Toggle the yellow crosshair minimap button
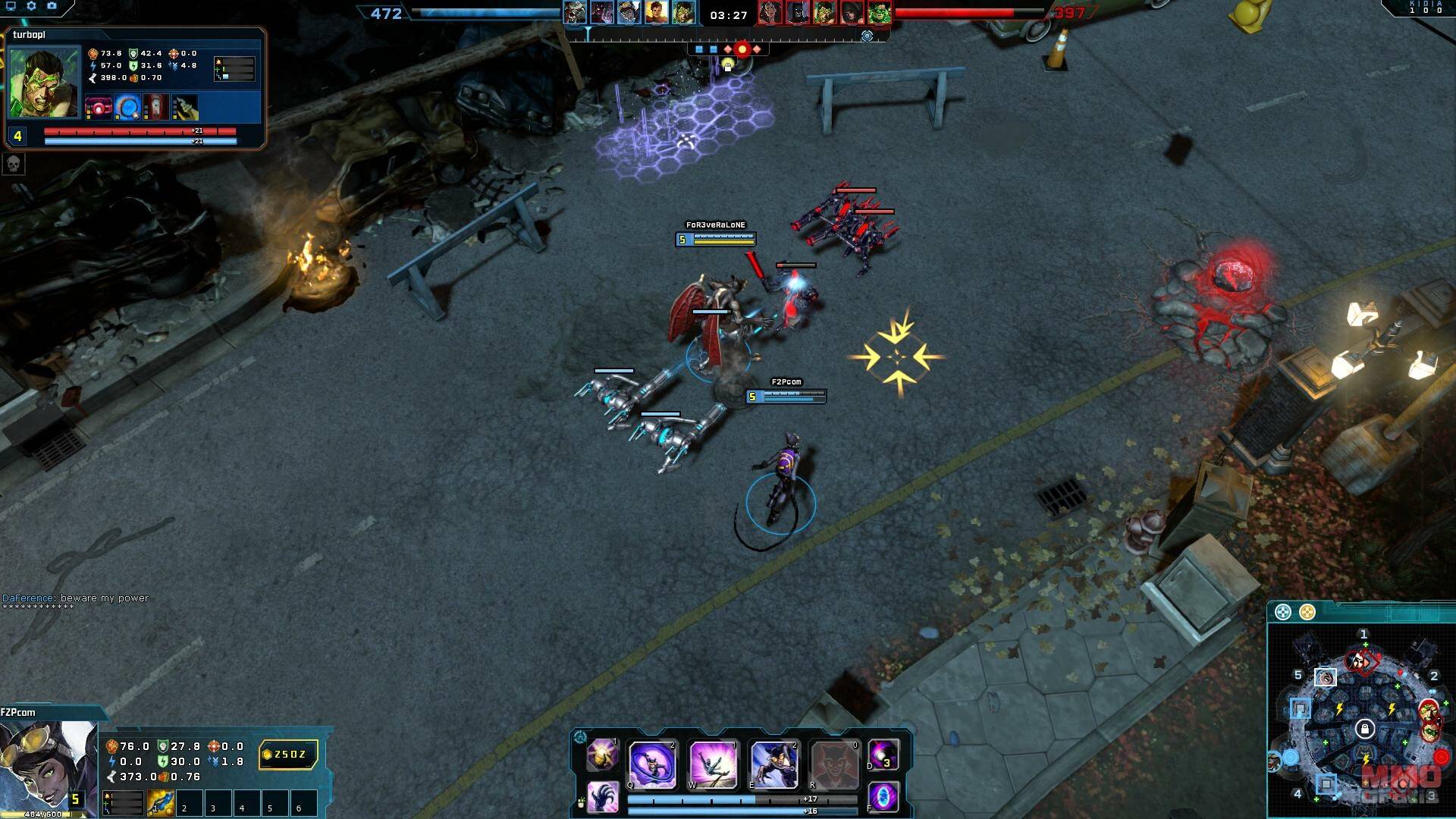The width and height of the screenshot is (1456, 819). [1307, 612]
